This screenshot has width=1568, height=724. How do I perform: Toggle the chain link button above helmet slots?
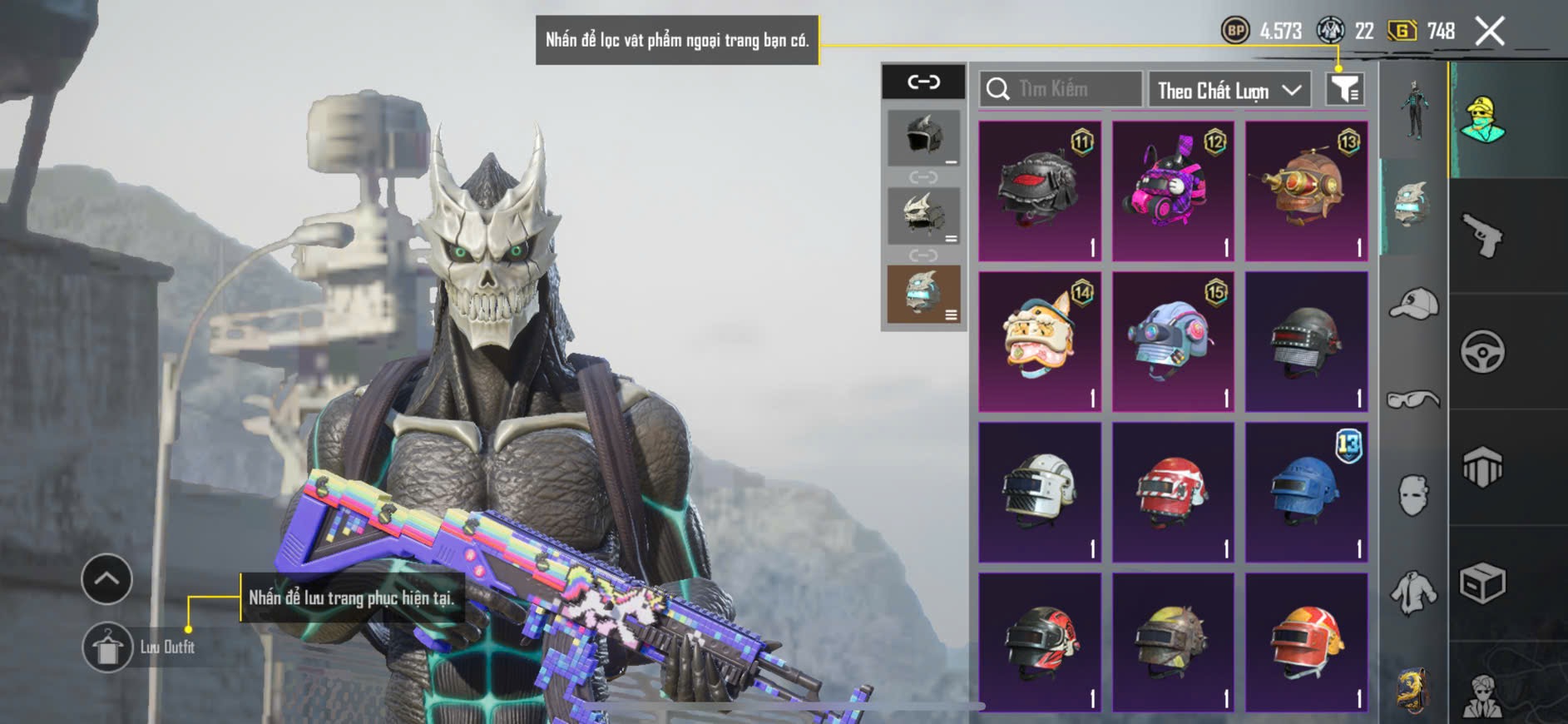(923, 82)
